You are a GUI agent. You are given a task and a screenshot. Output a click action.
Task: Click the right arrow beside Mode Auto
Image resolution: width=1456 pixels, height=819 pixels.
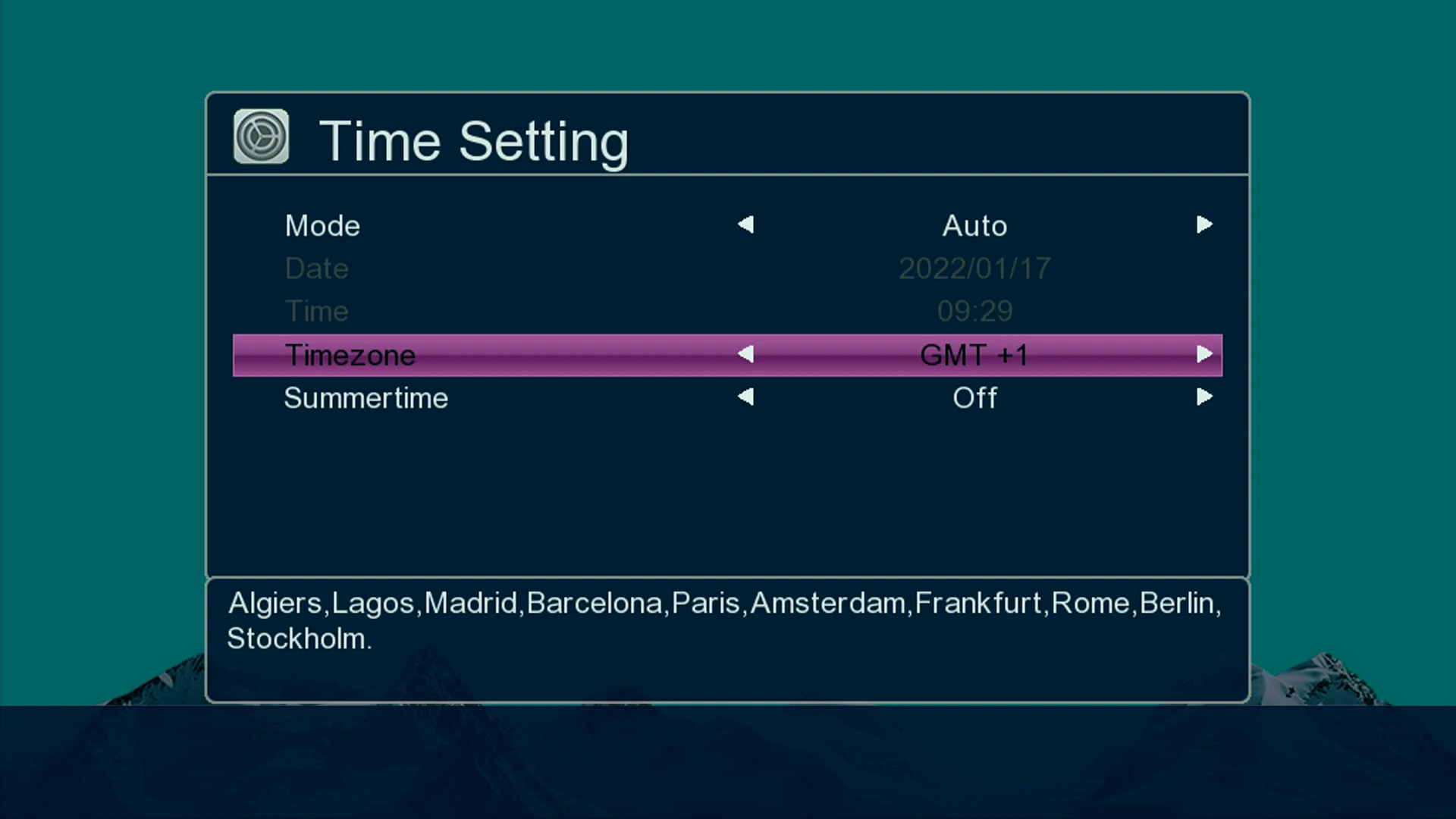(x=1204, y=224)
